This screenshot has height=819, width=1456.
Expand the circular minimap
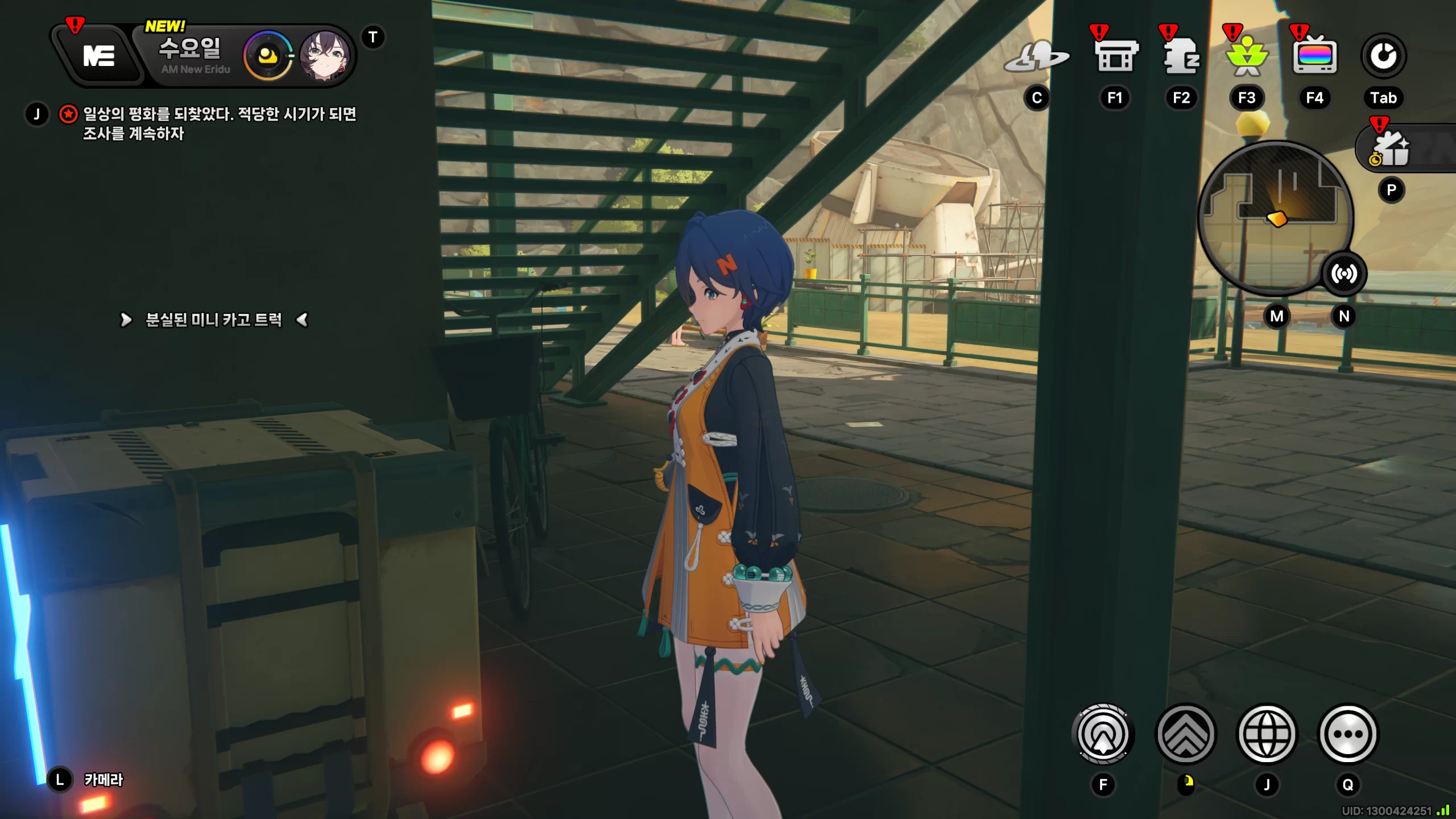1274,216
